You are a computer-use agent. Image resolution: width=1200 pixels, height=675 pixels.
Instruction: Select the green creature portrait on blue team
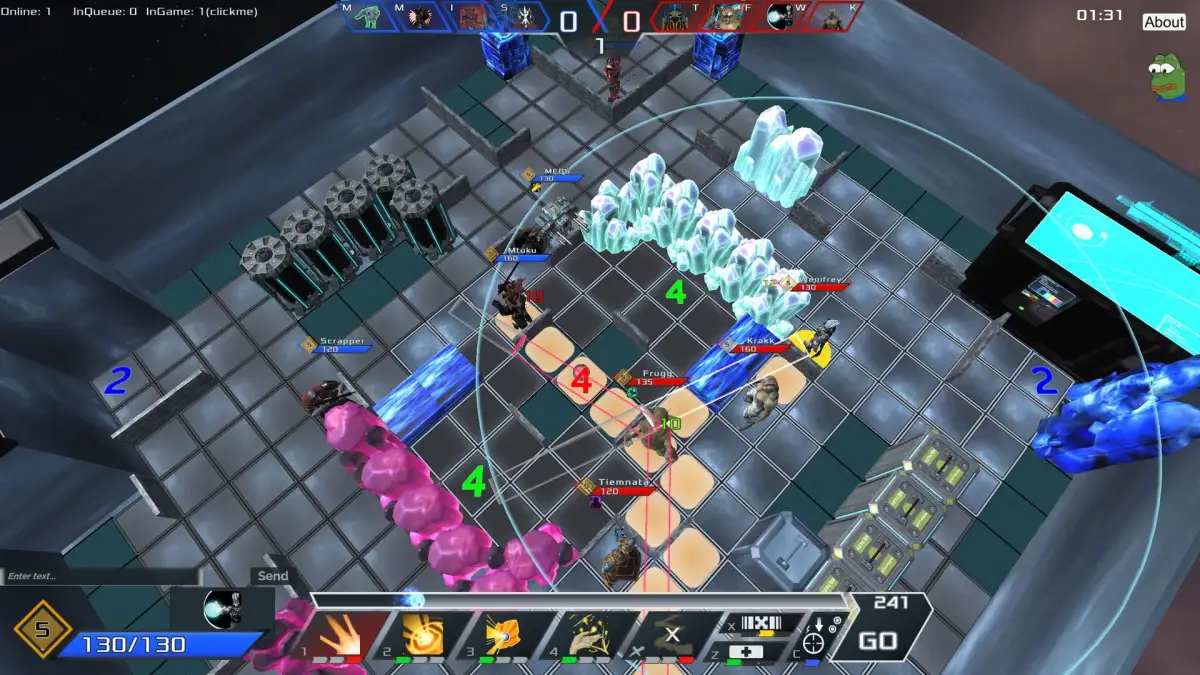(368, 18)
